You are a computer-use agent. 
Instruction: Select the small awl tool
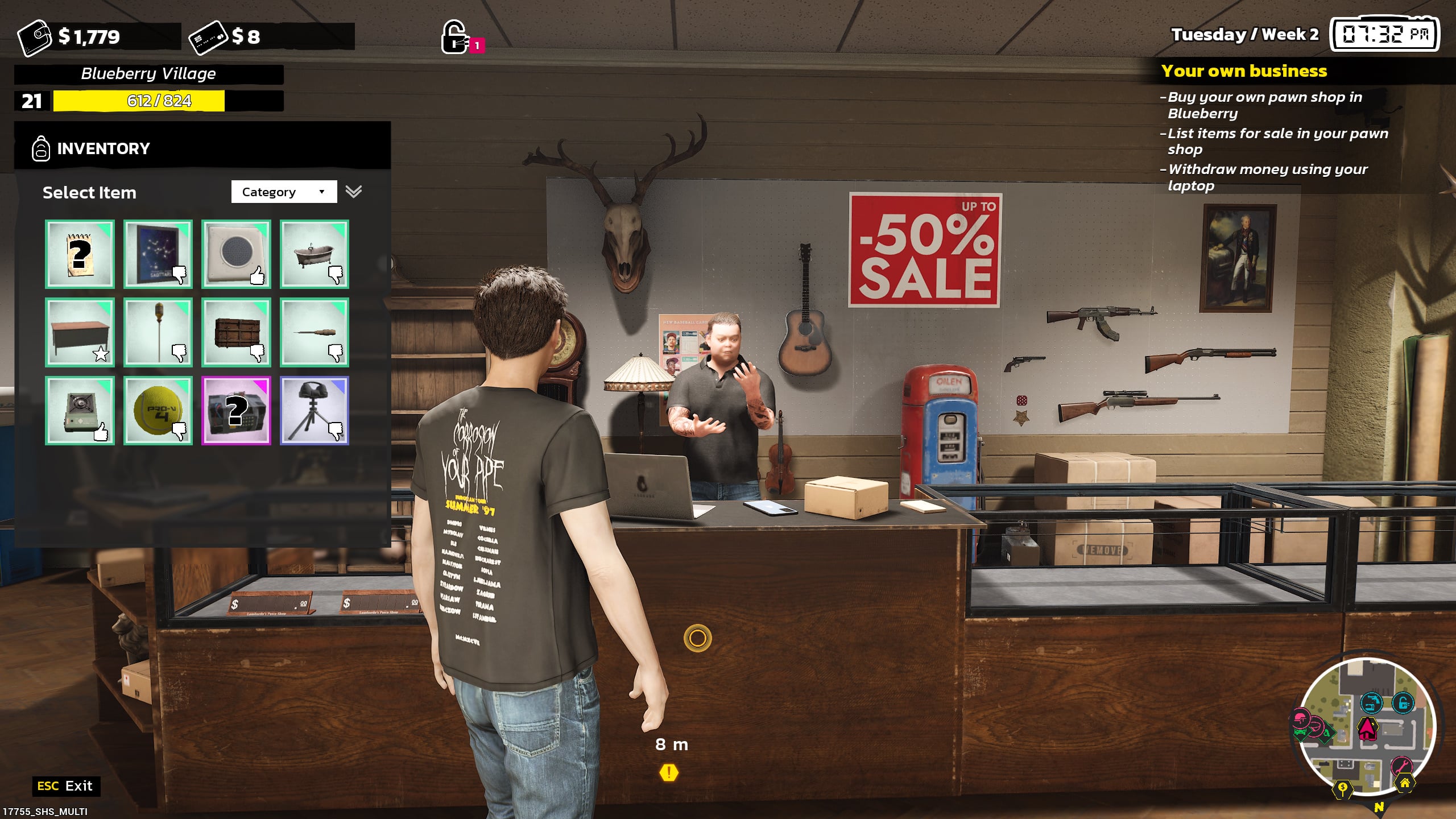tap(314, 332)
